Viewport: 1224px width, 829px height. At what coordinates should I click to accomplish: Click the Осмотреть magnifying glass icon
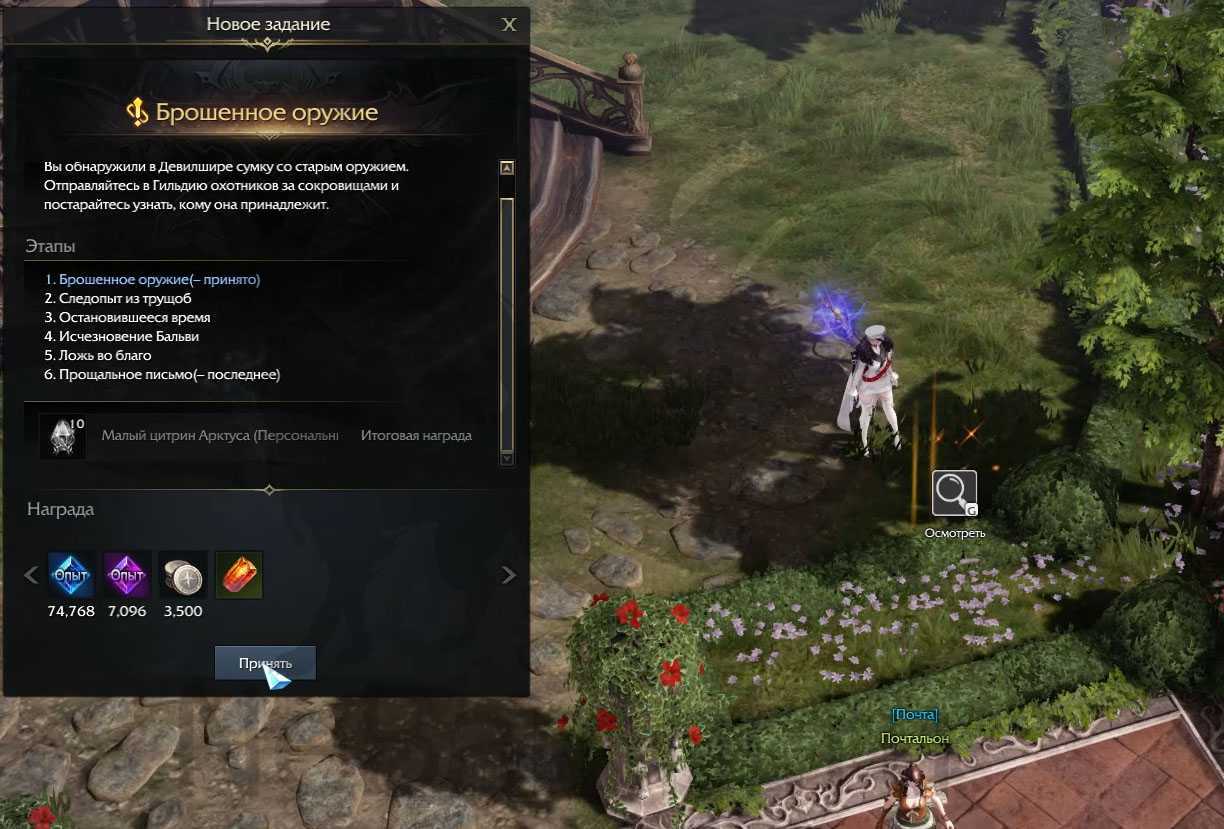pos(954,492)
